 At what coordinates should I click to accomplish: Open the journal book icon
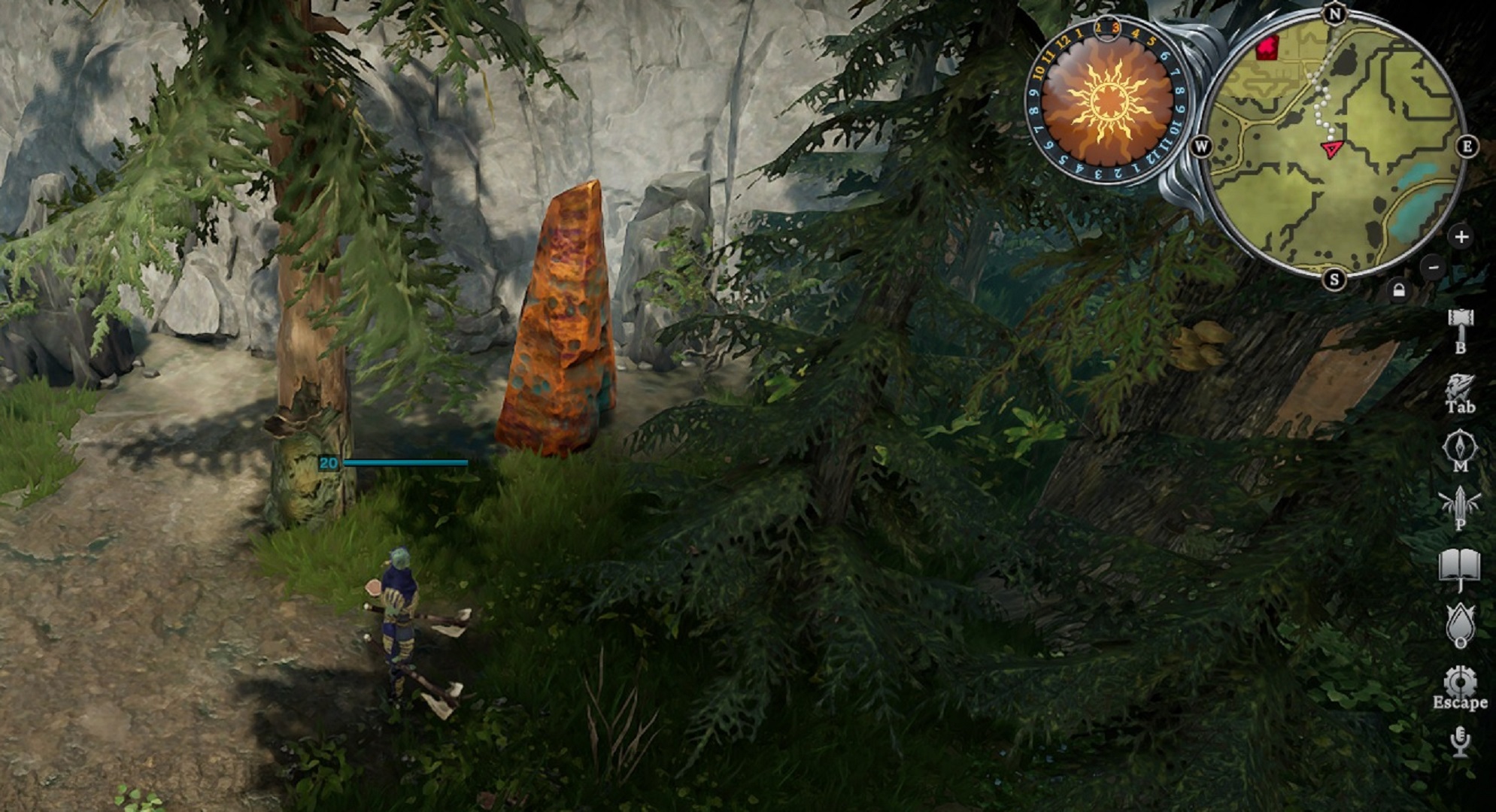[x=1461, y=562]
